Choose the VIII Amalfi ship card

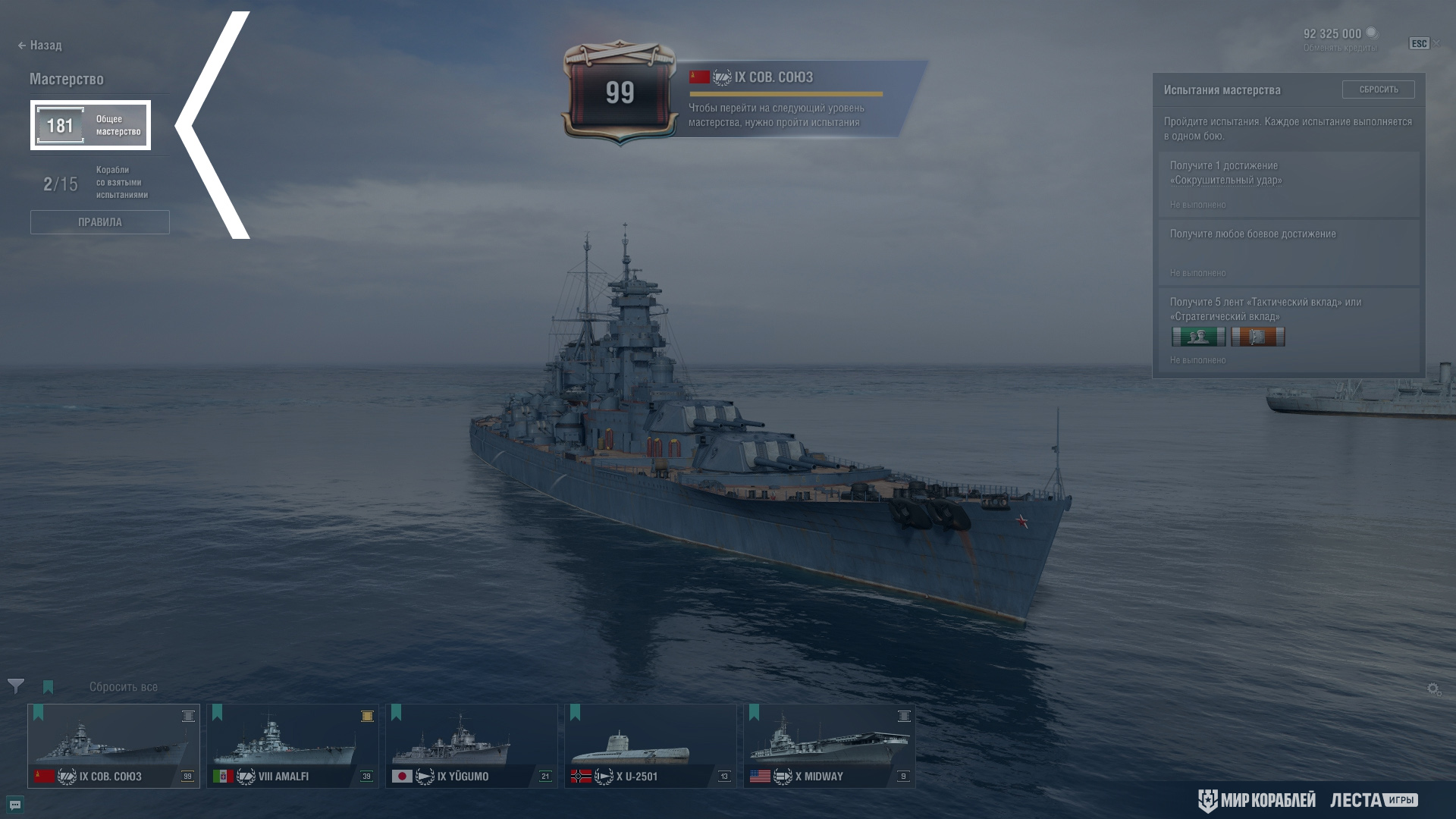[x=293, y=746]
